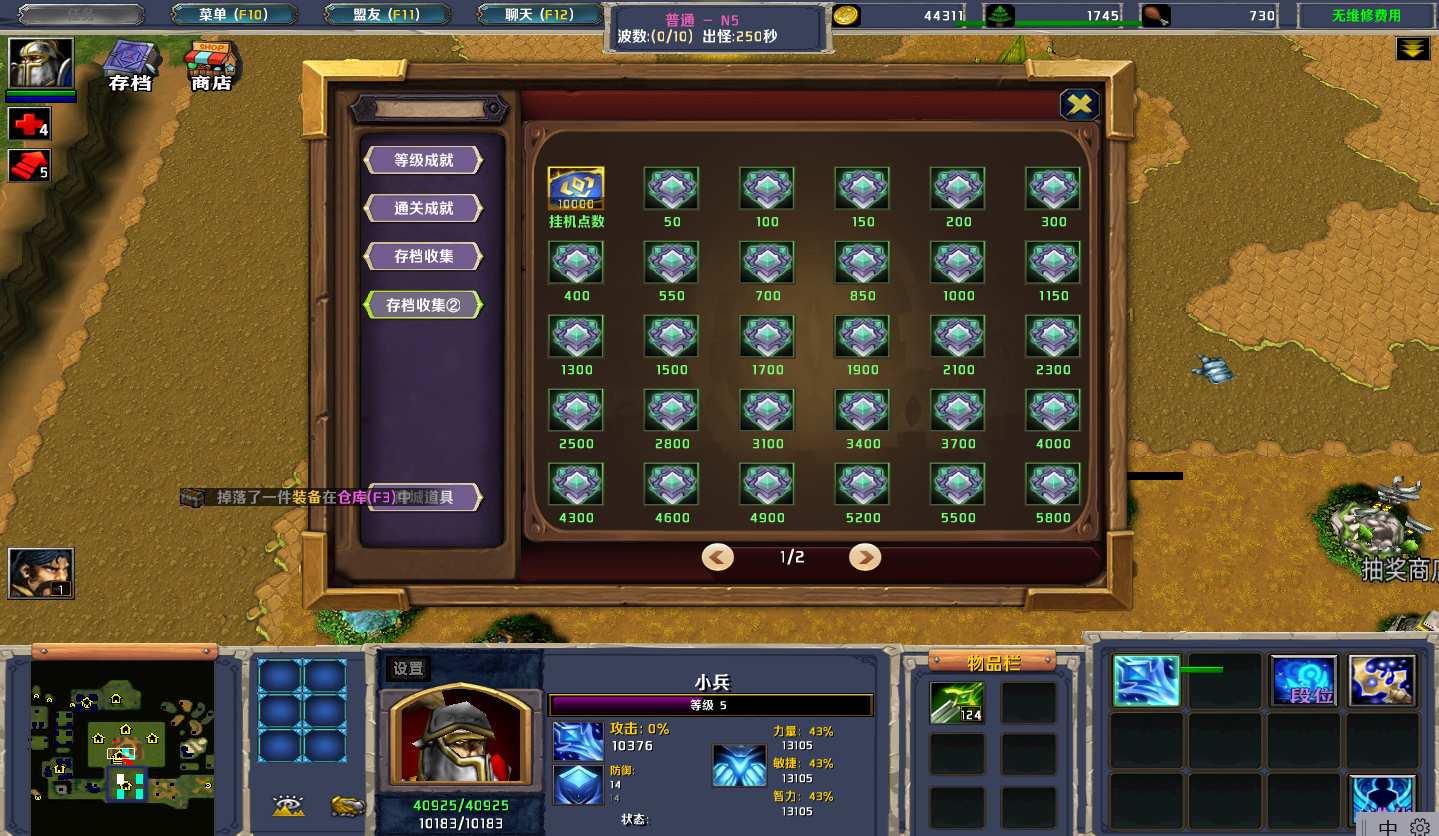Choose the 5800 points reward badge
This screenshot has width=1439, height=836.
coord(1053,484)
